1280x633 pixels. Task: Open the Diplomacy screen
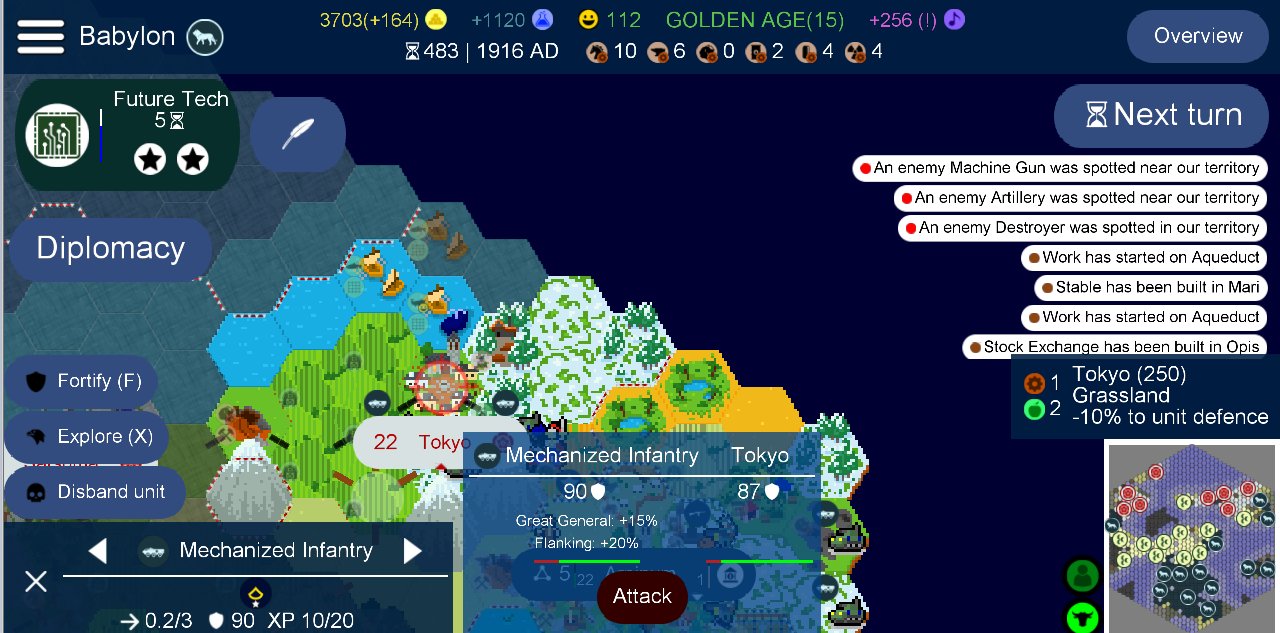tap(110, 248)
